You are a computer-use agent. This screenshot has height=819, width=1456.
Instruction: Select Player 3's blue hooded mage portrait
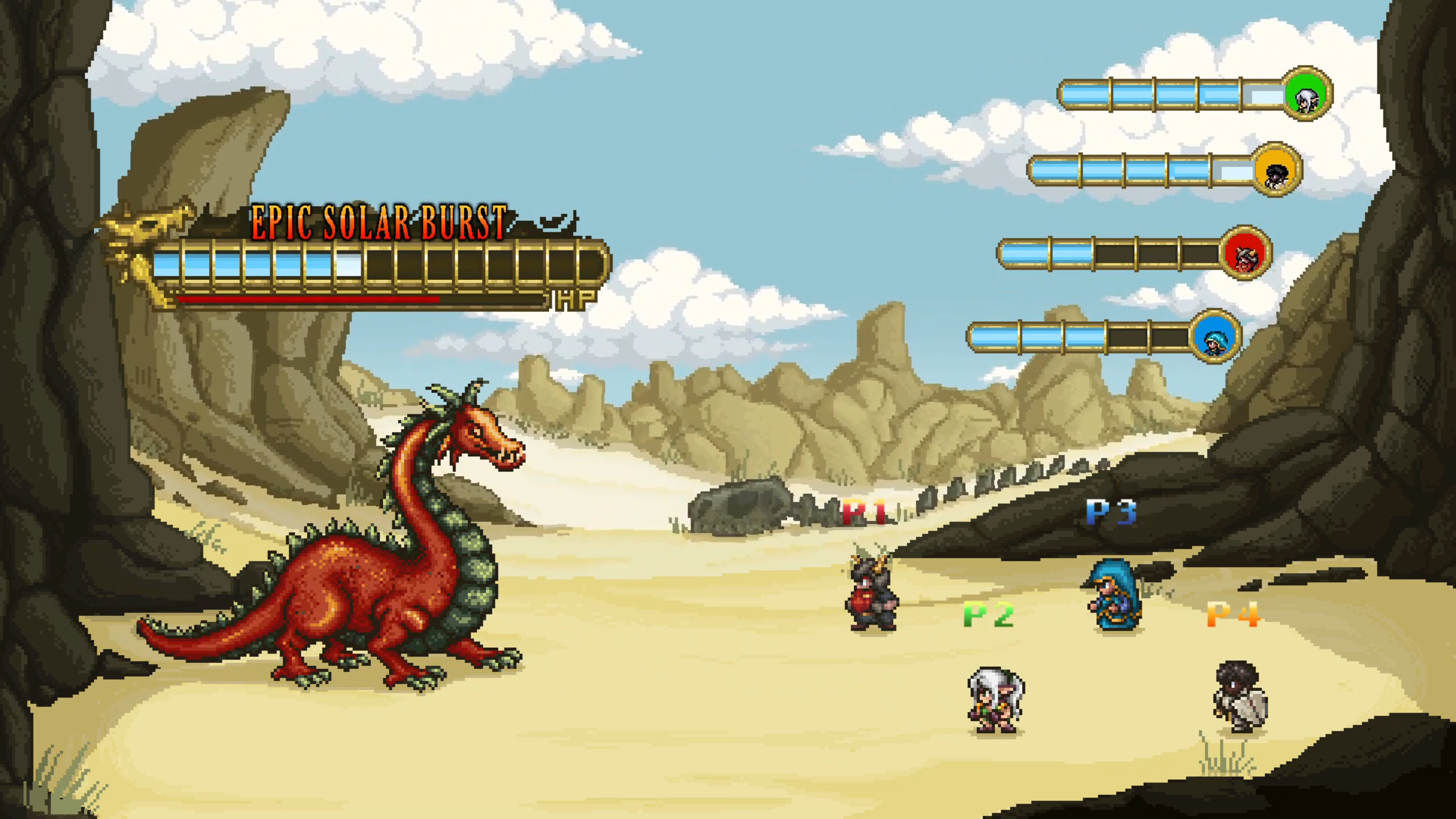(1214, 337)
